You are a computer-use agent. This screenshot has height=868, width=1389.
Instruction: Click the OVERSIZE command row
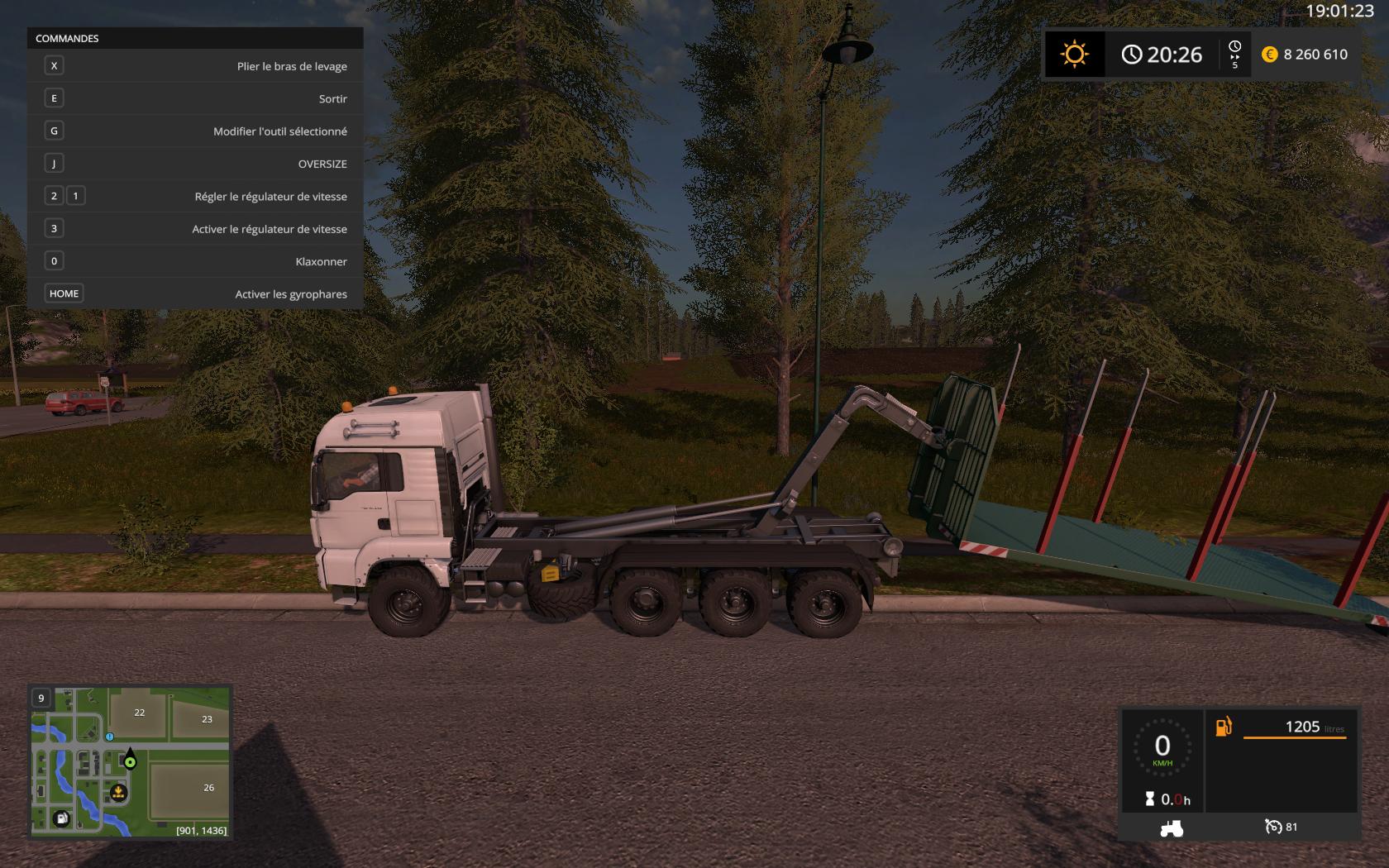[195, 164]
